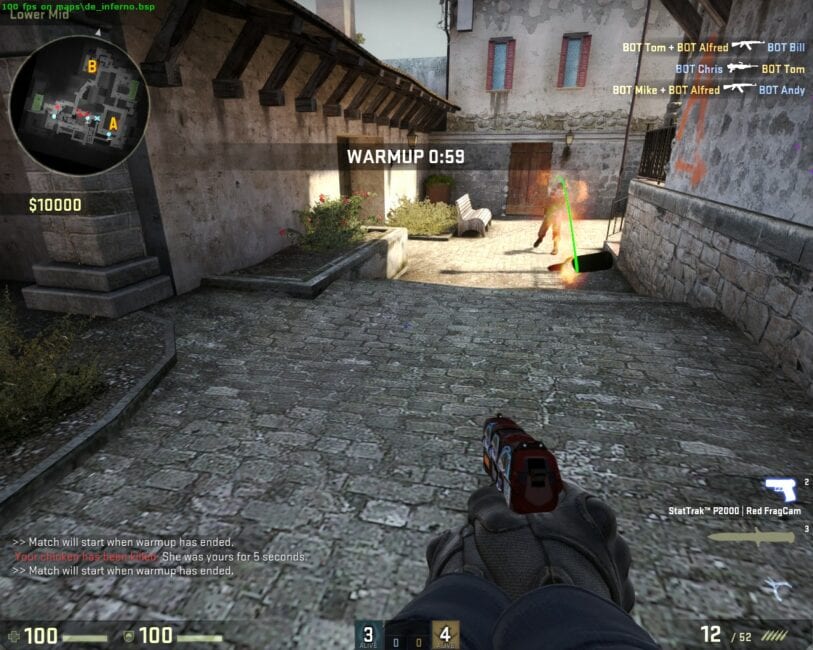Select the defuse kit pliers icon

click(776, 589)
